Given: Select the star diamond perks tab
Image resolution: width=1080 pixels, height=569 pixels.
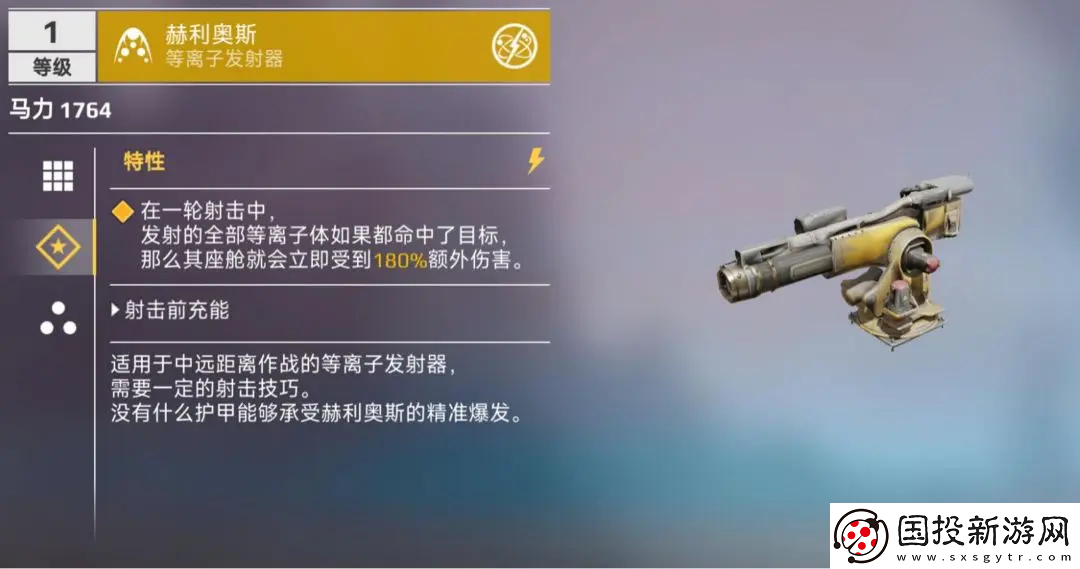Looking at the screenshot, I should (57, 246).
